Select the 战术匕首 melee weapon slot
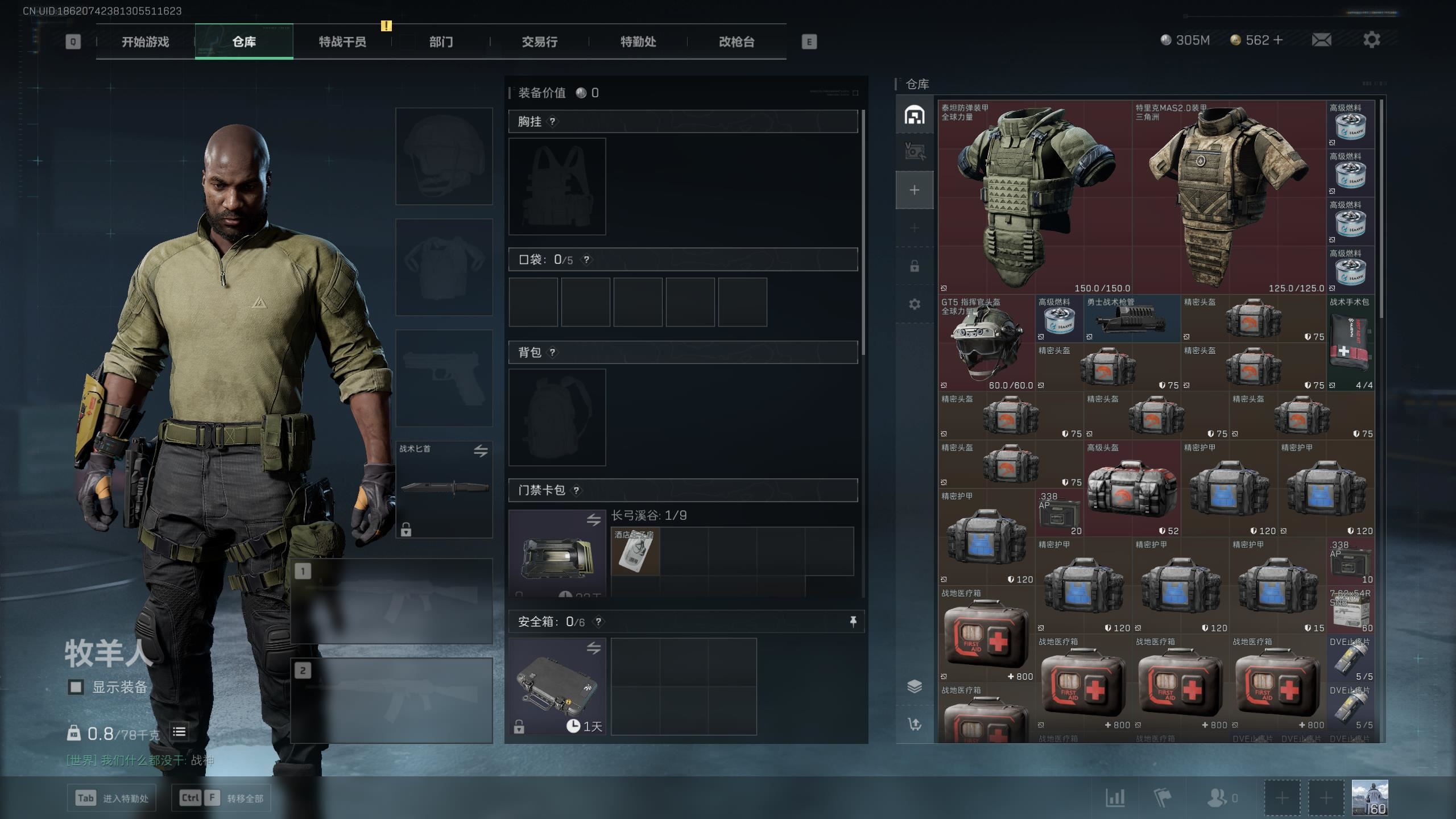Image resolution: width=1456 pixels, height=819 pixels. tap(444, 489)
